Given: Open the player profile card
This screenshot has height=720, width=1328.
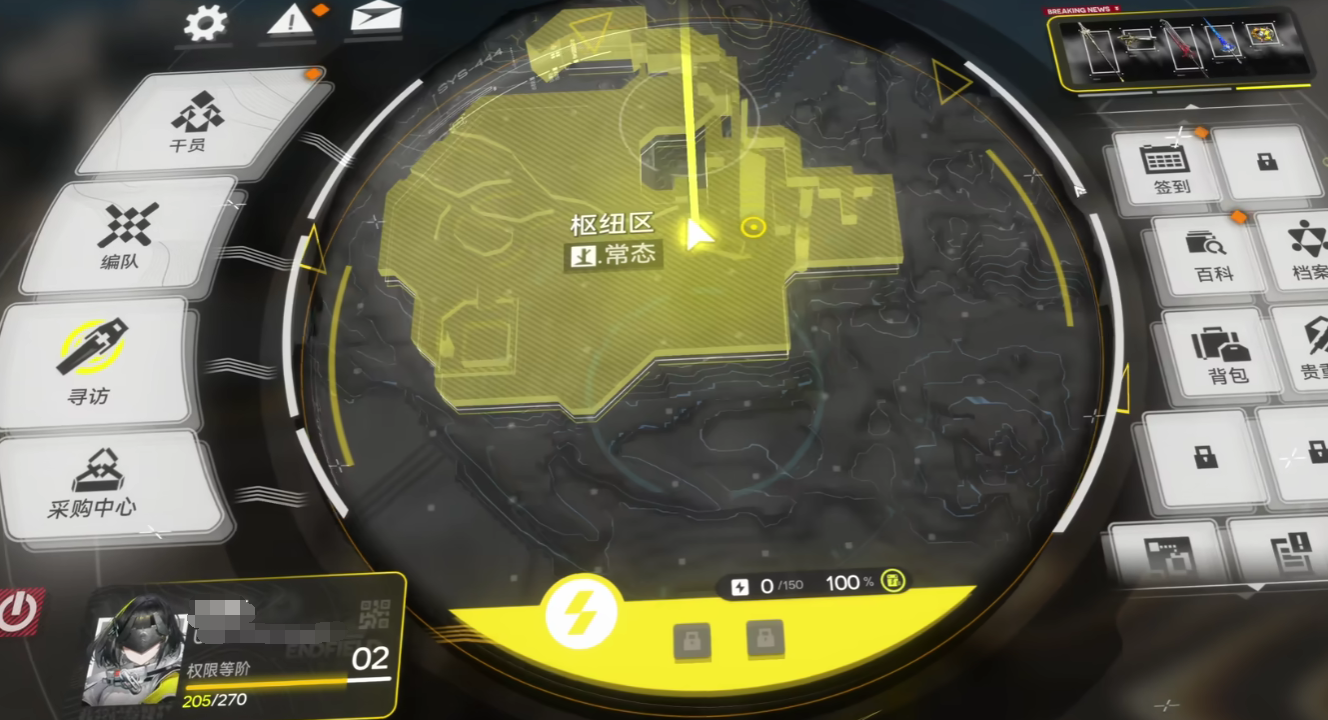Looking at the screenshot, I should click(245, 643).
